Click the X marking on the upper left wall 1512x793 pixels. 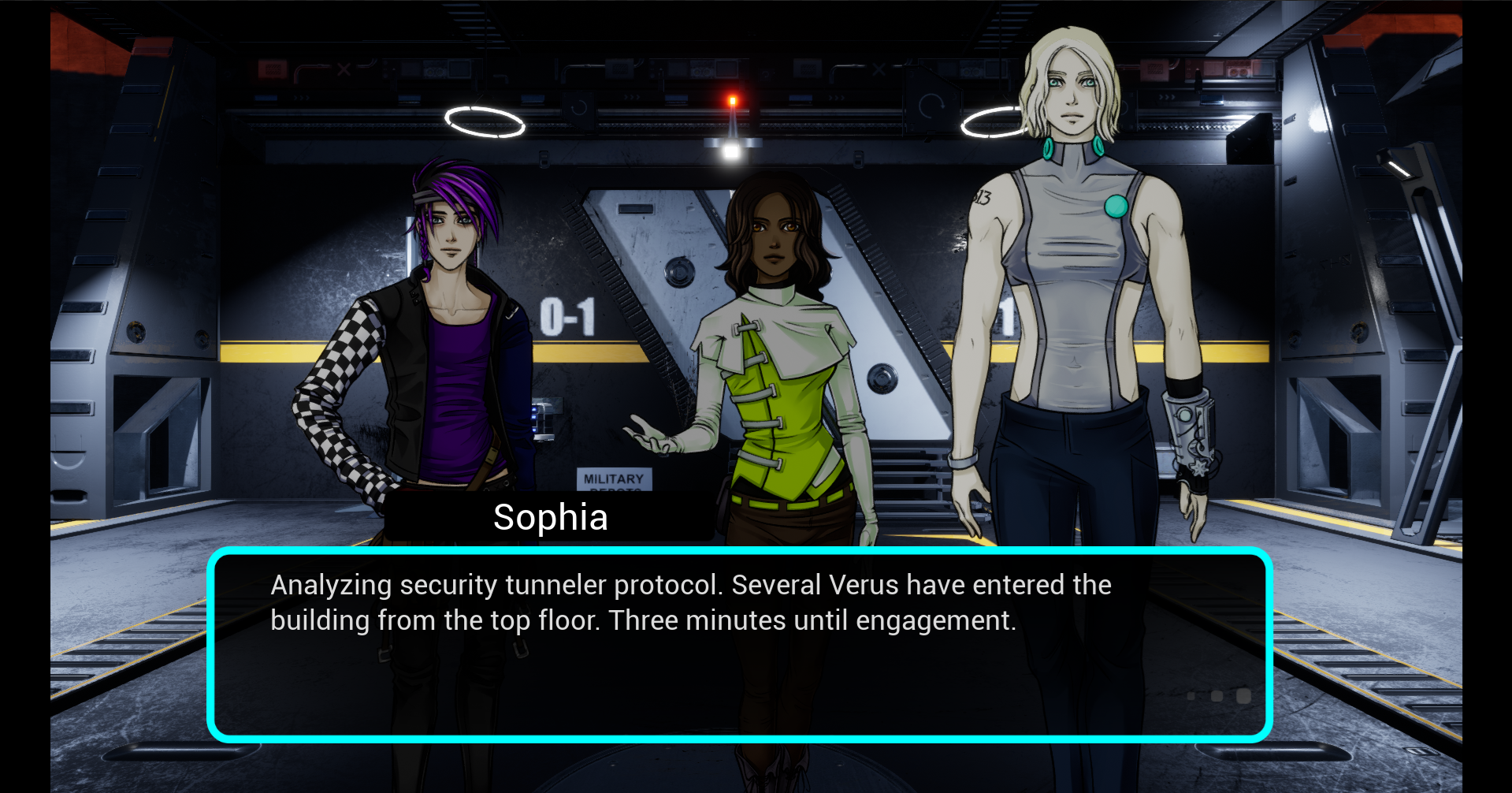tap(344, 69)
